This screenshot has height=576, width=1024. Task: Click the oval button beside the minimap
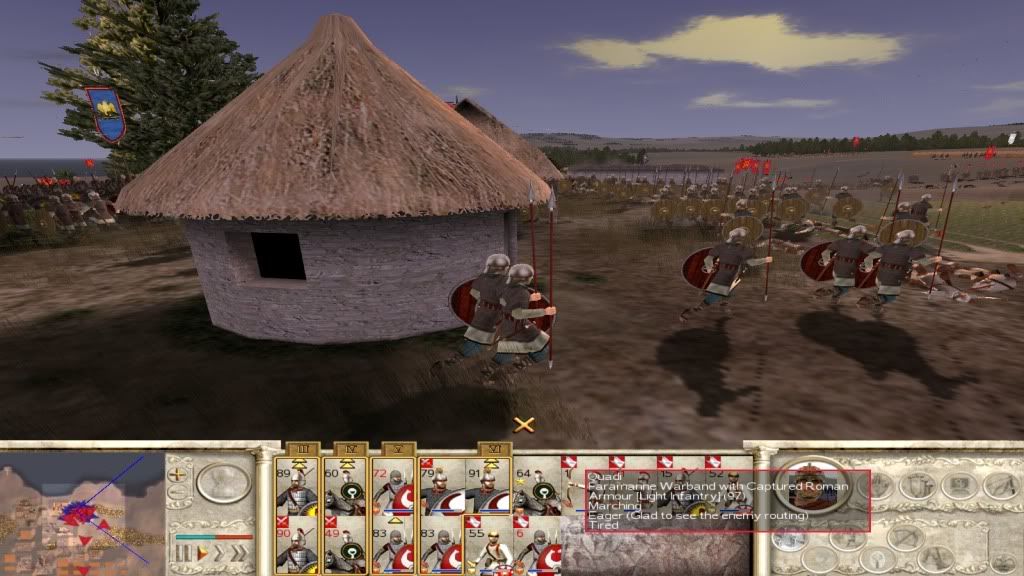pos(223,482)
